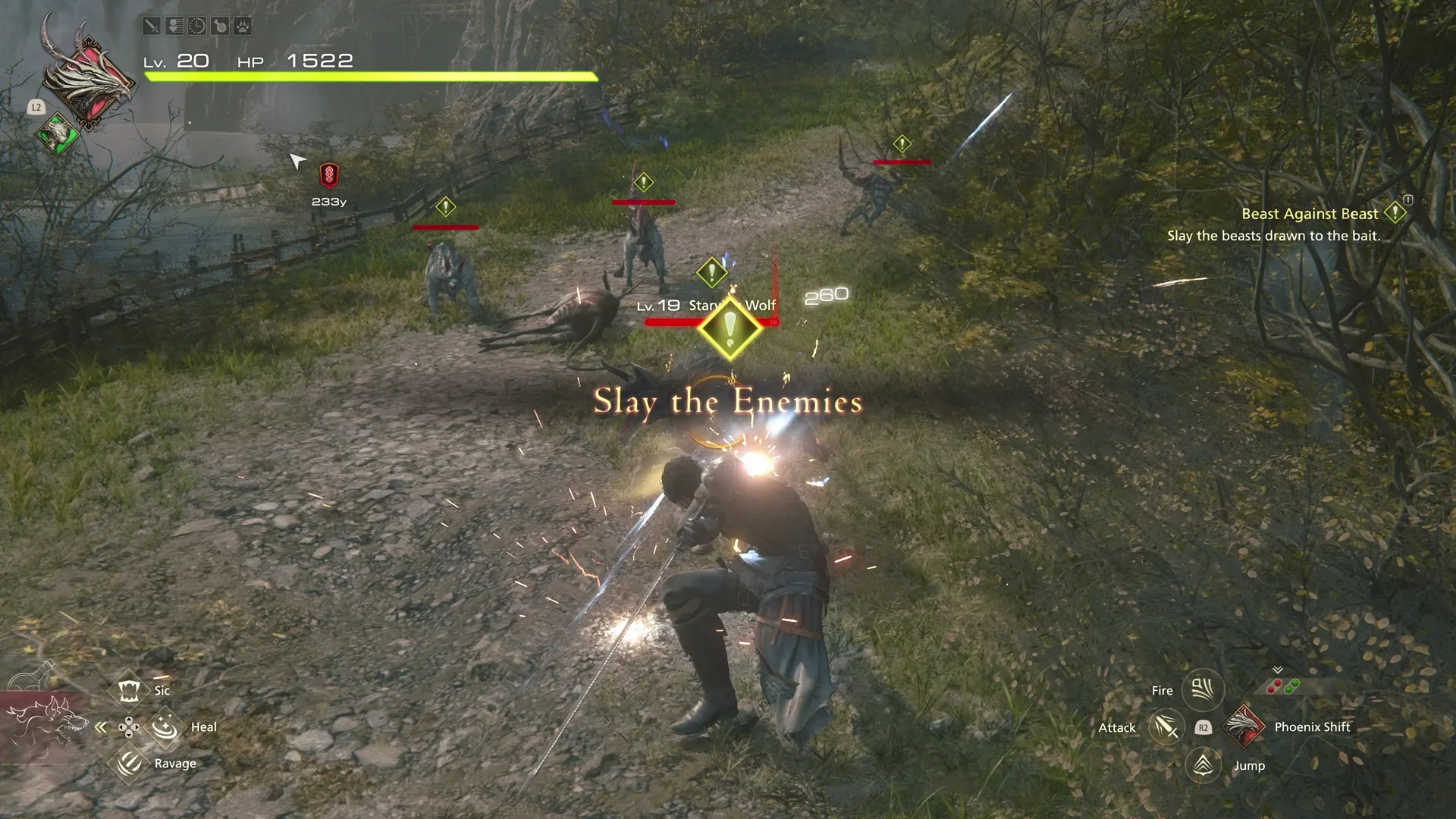Screen dimensions: 1456x819
Task: Click the potion flask status icon
Action: pos(219,26)
